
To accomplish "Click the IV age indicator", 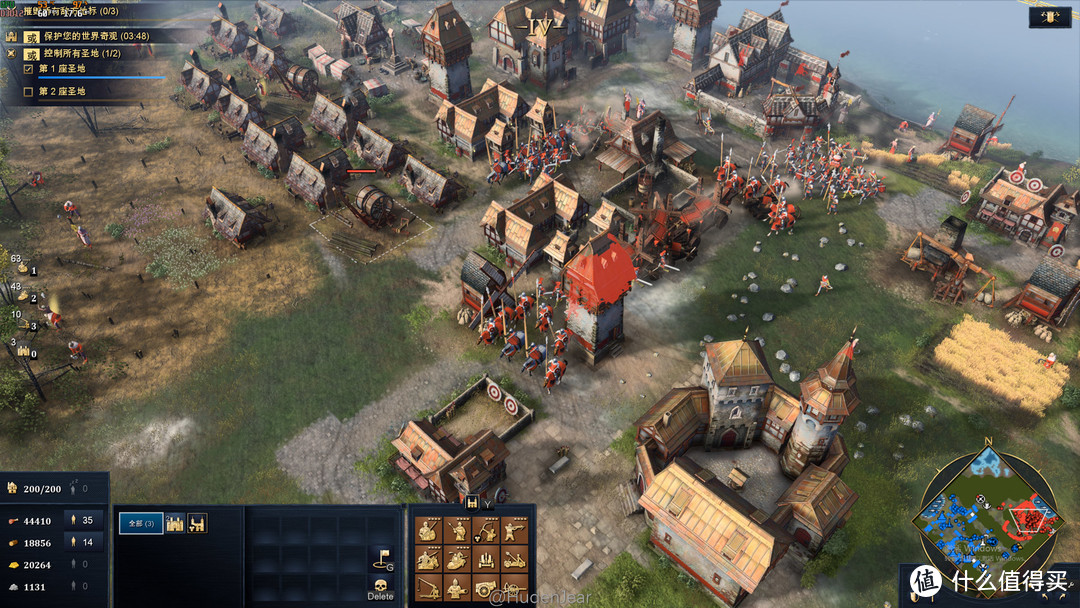I will (540, 22).
